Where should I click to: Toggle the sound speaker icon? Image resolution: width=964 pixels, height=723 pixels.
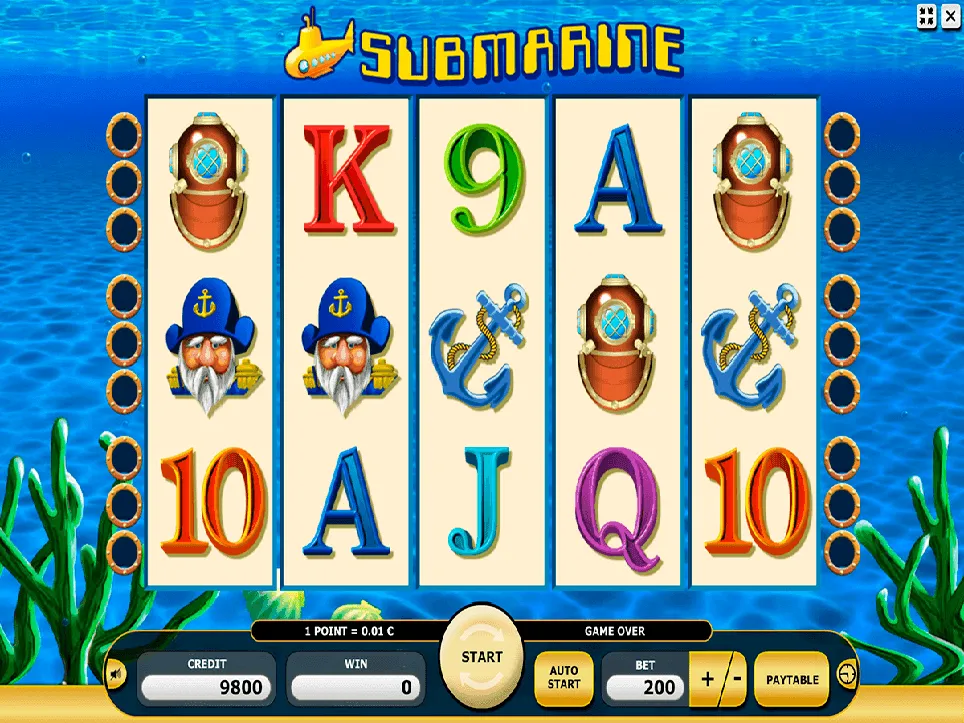[x=116, y=674]
